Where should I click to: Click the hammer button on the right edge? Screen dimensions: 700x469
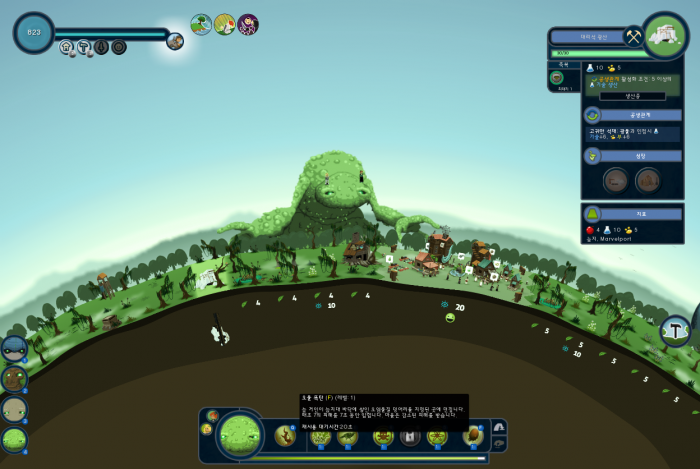(x=676, y=330)
